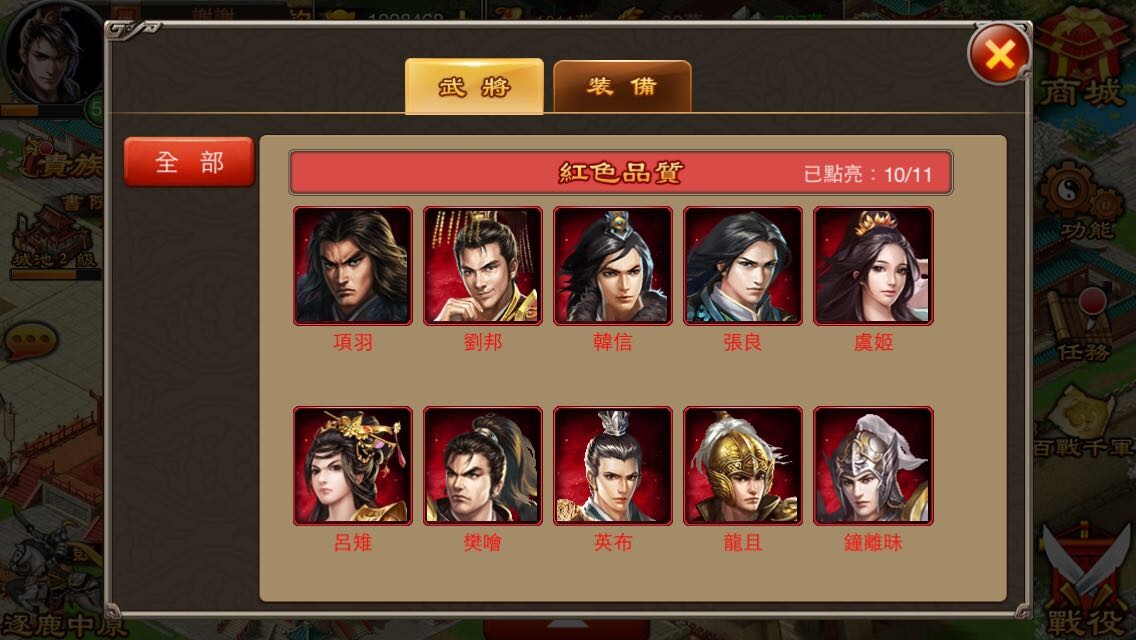Pick the 龍且 general portrait
The image size is (1136, 640).
742,466
